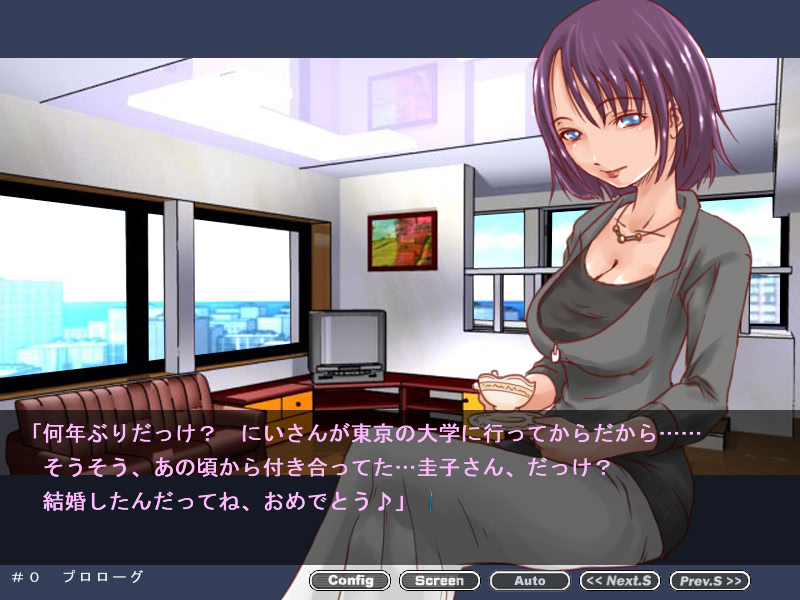Click the Screen button
Image resolution: width=800 pixels, height=600 pixels.
coord(439,580)
